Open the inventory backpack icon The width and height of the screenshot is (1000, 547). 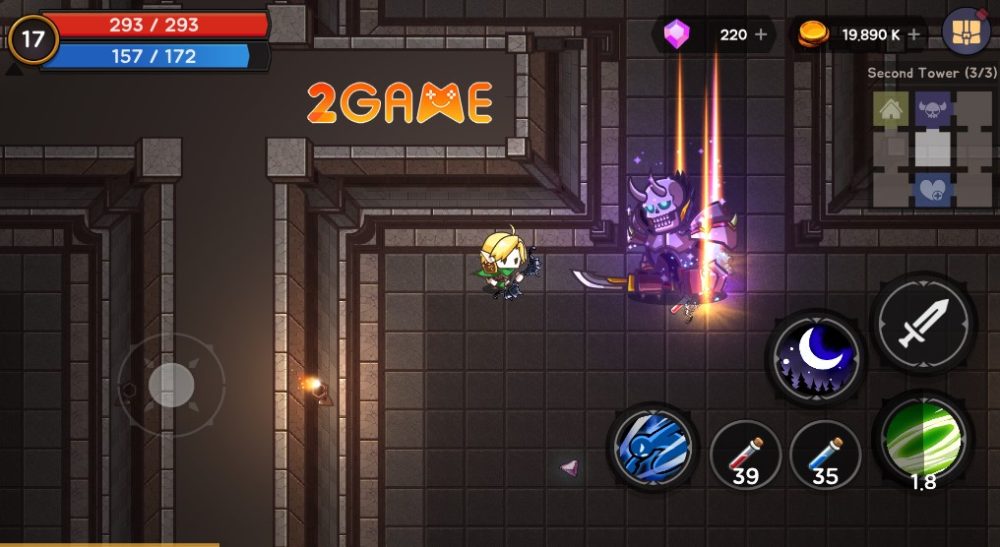pyautogui.click(x=965, y=33)
